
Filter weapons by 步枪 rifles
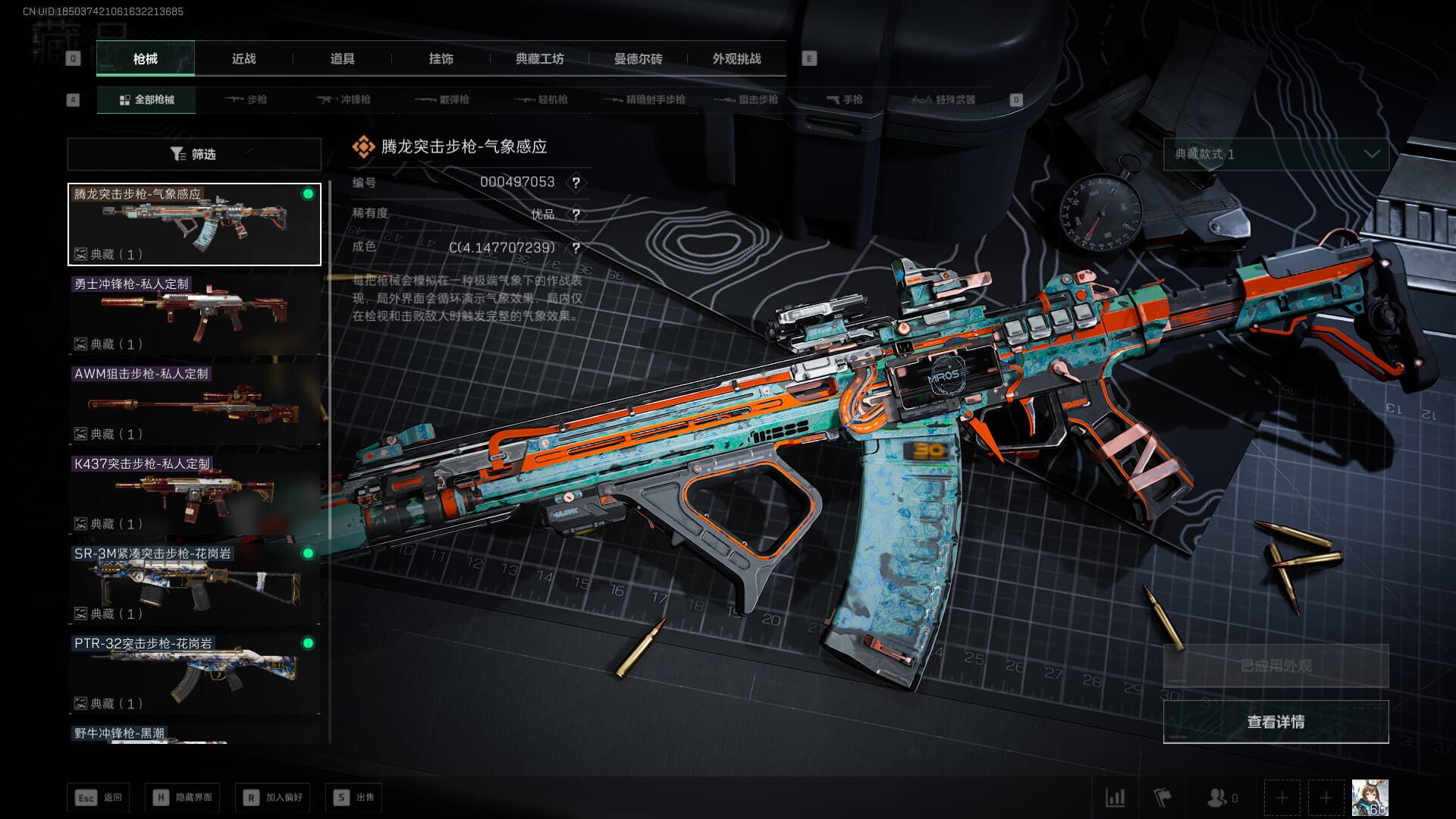pos(246,99)
